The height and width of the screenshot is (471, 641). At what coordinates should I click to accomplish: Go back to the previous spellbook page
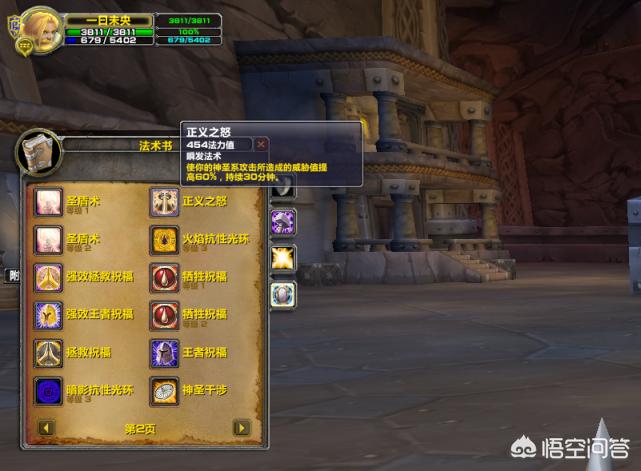[44, 428]
